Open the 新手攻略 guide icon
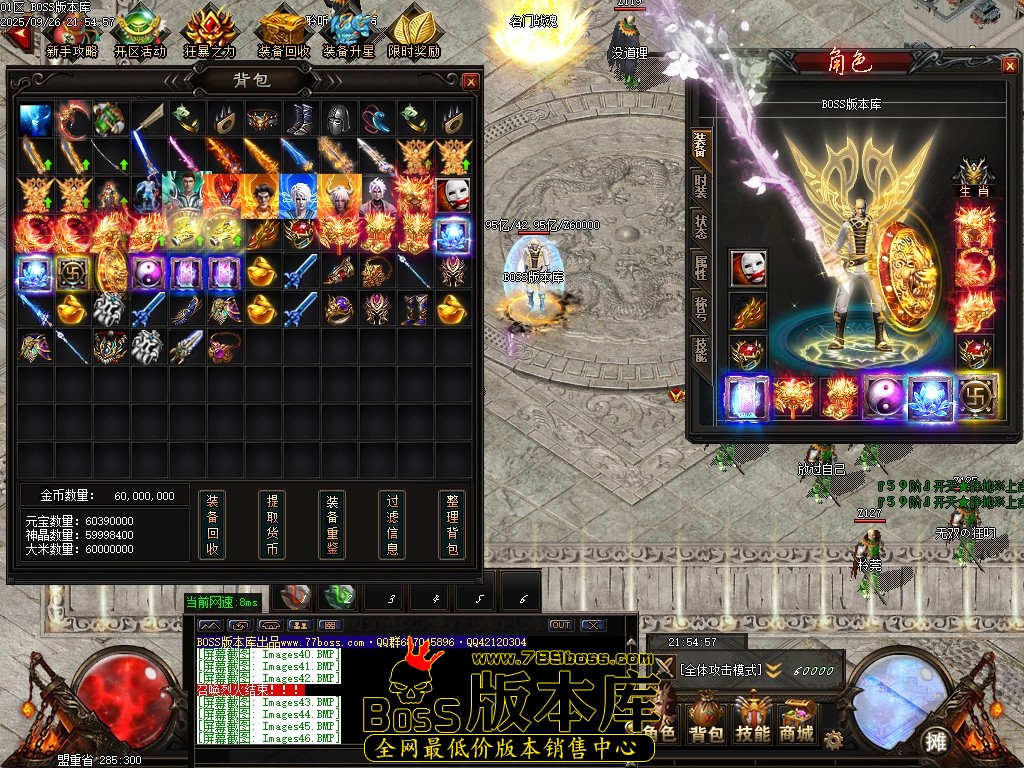This screenshot has height=768, width=1024. click(72, 32)
